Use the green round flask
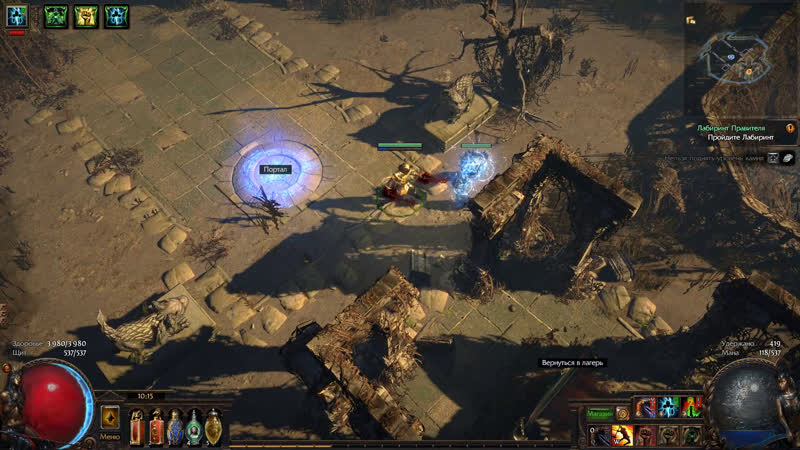The height and width of the screenshot is (450, 800). tap(194, 428)
